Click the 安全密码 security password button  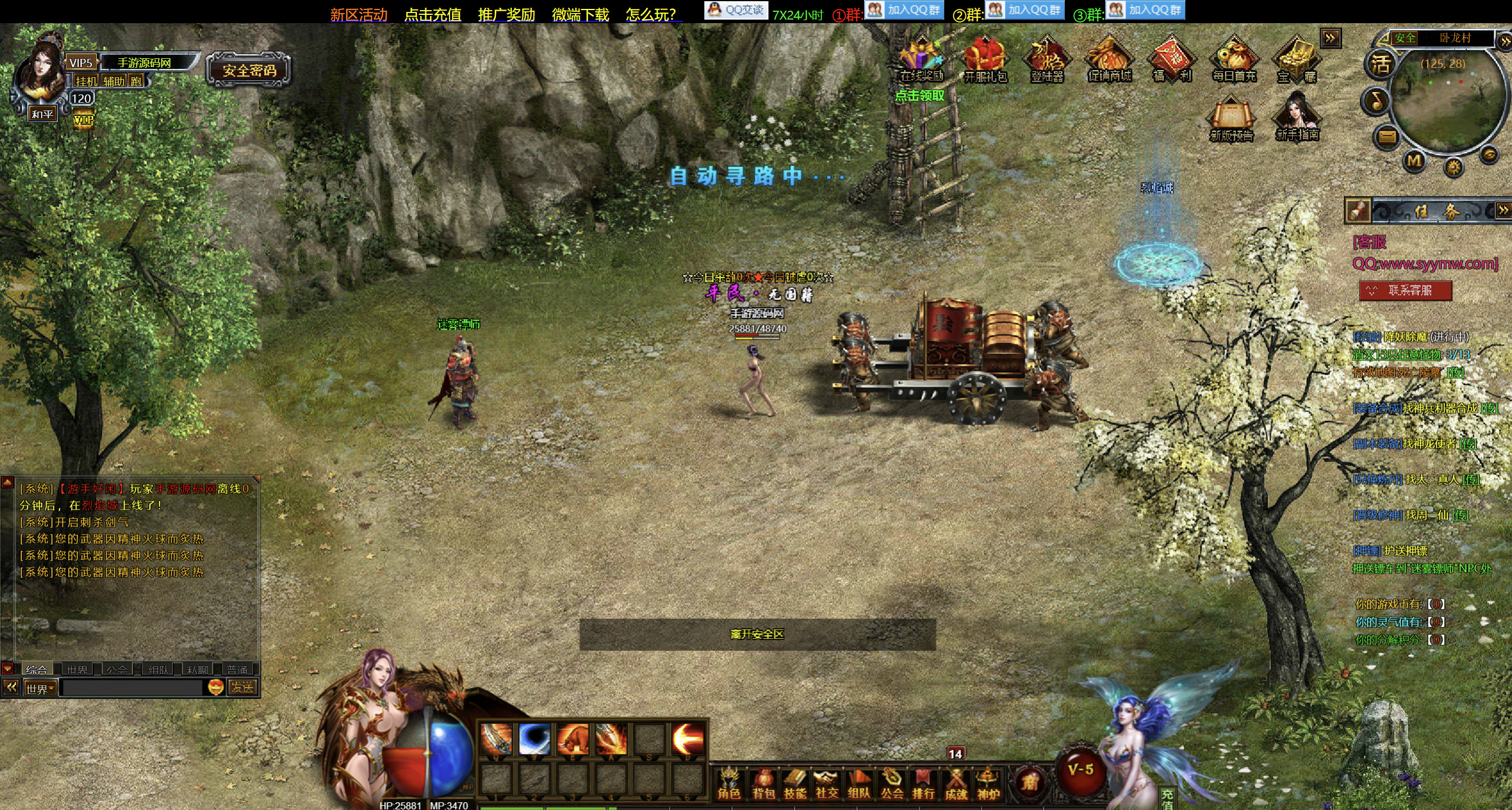click(x=249, y=71)
